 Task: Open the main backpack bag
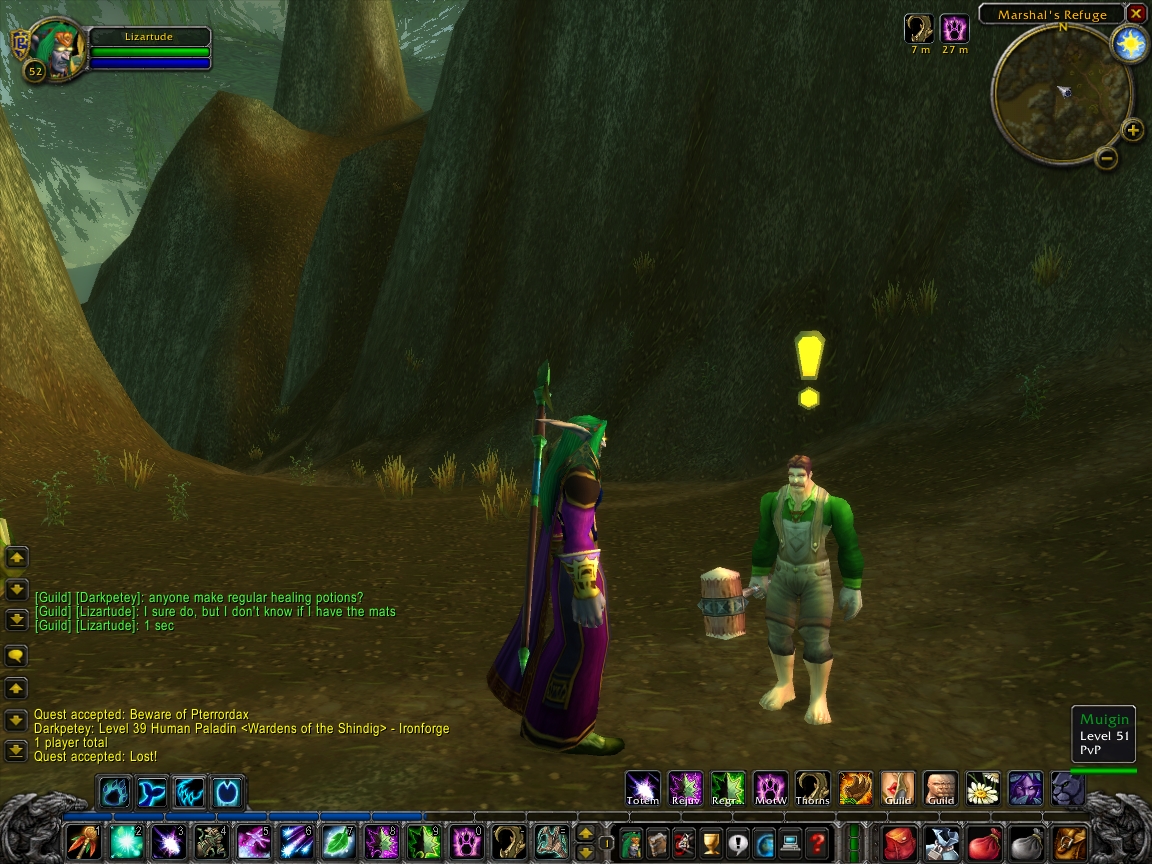[1070, 842]
